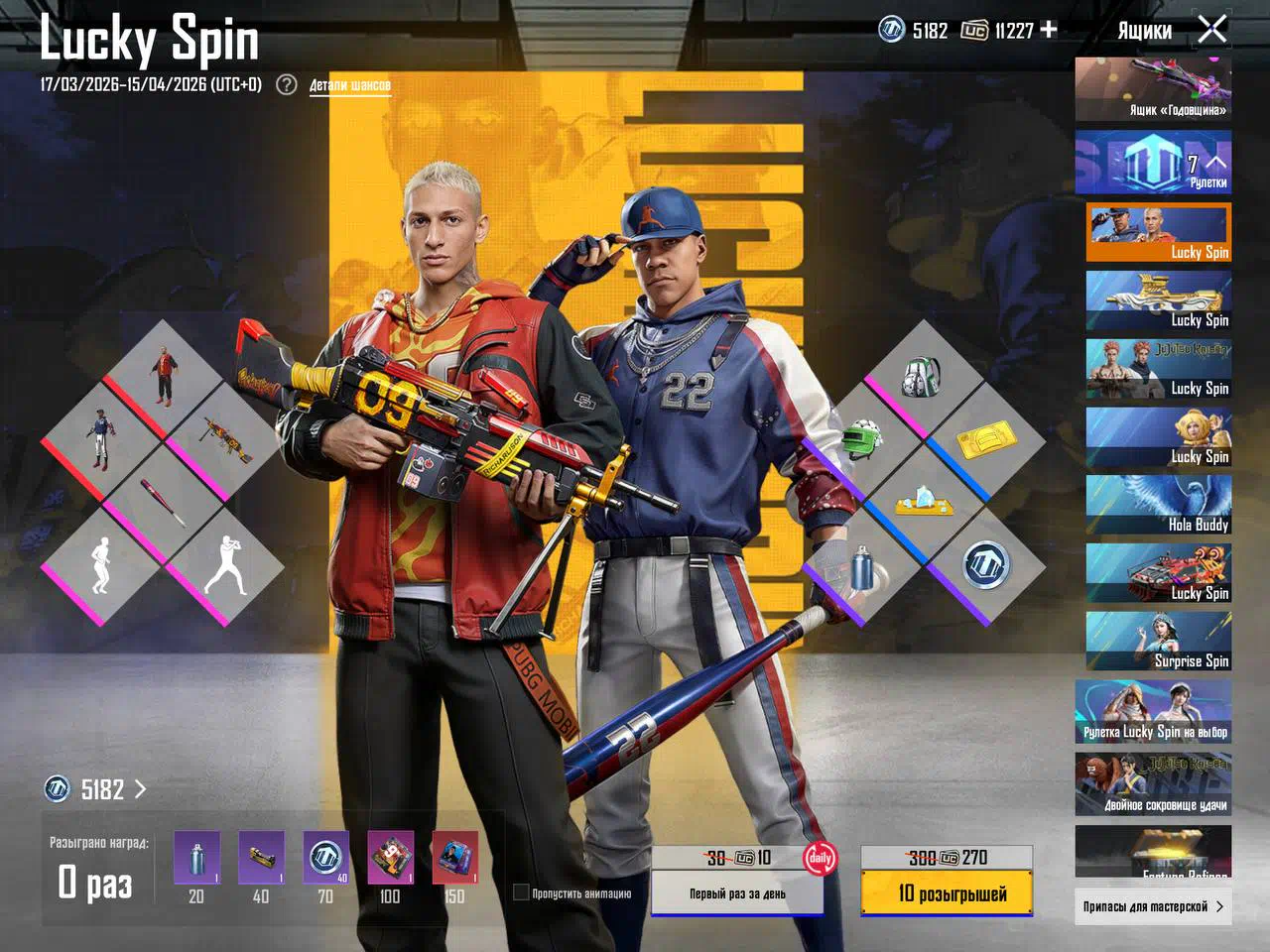Open Припасы для мастерской

tap(1153, 906)
